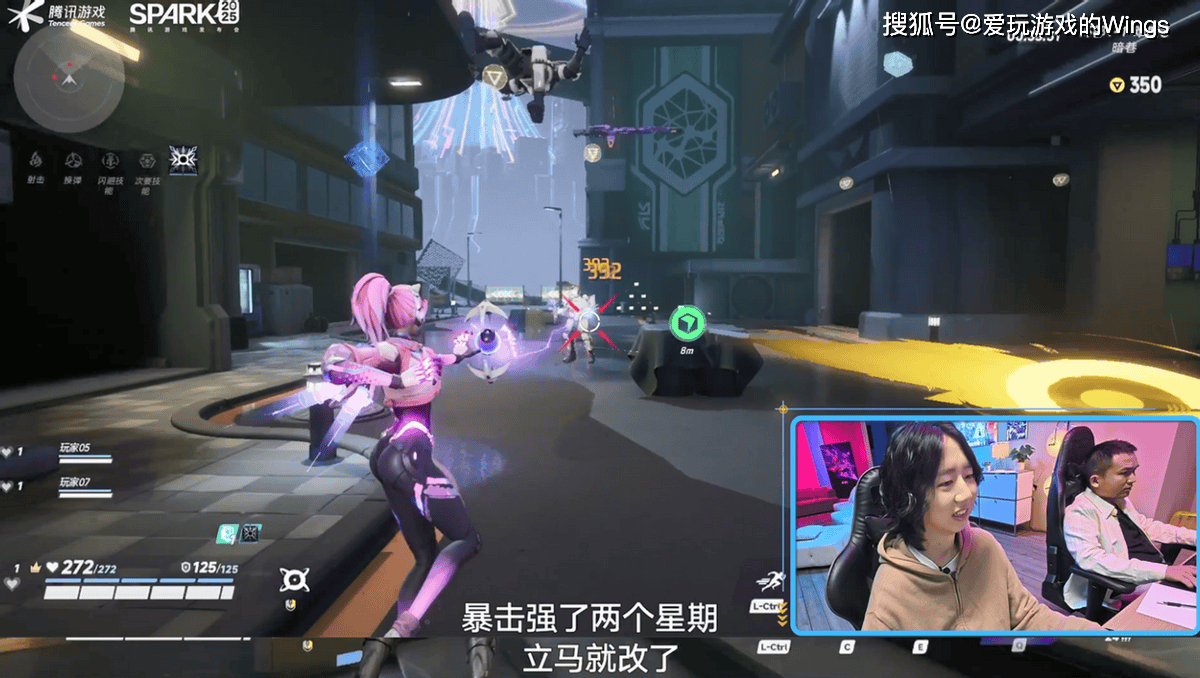Click the yellow coin currency icon

click(1117, 86)
